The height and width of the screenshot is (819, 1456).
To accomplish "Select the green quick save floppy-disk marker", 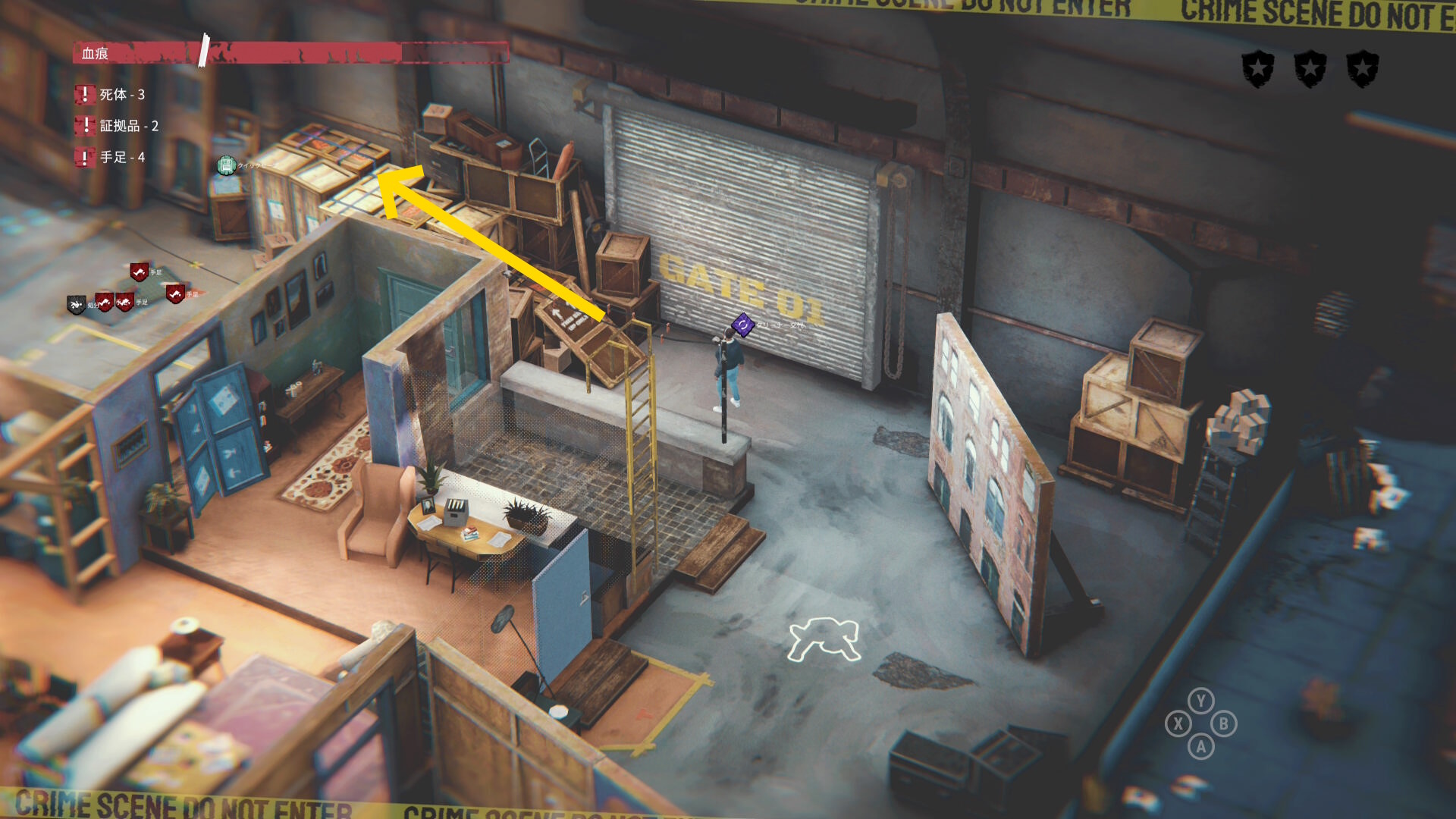I will (226, 165).
